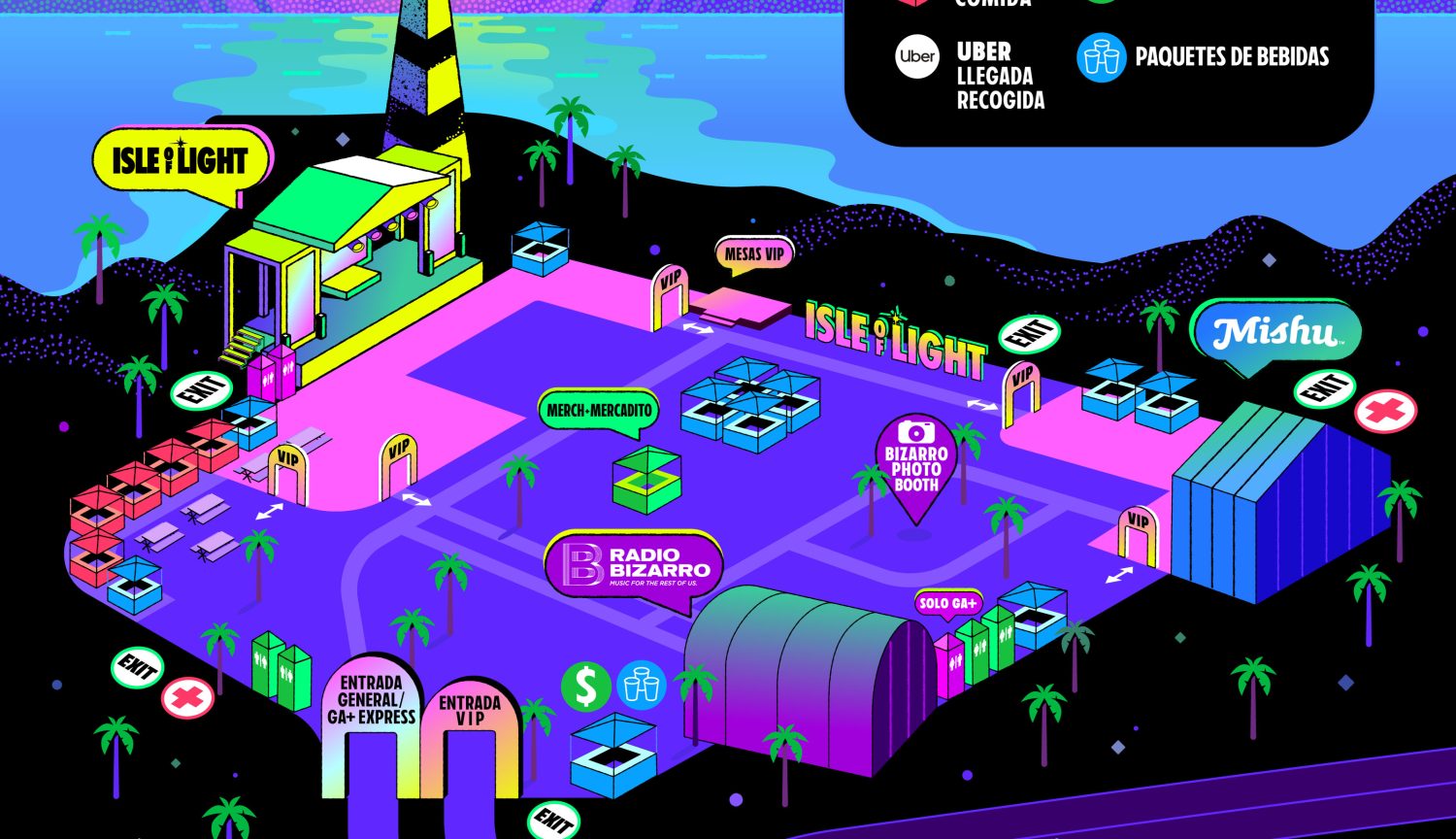Select the Mishu stage bubble
Image resolution: width=1456 pixels, height=839 pixels.
coord(1275,334)
